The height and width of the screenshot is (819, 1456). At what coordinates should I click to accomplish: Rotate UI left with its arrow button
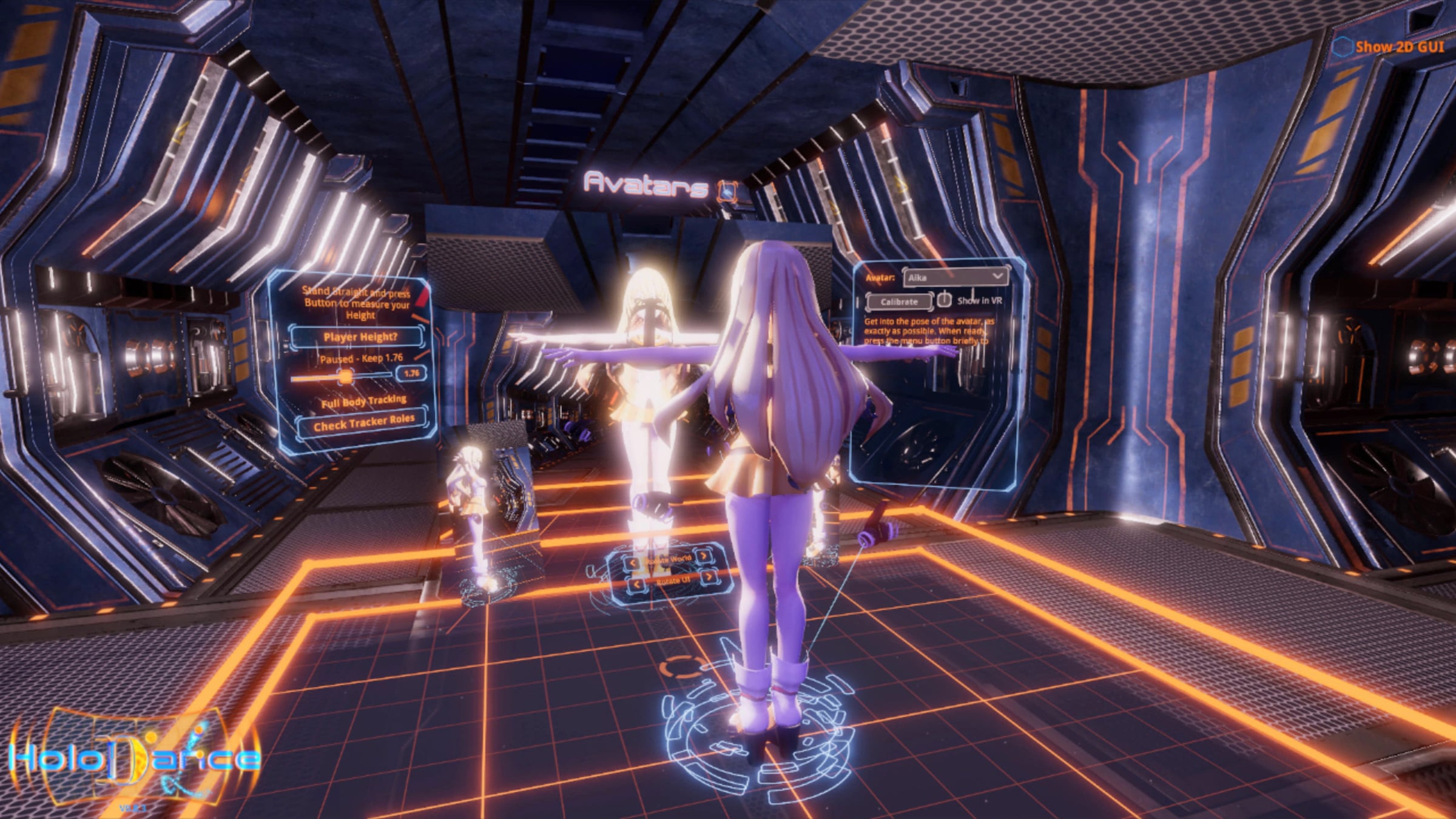coord(636,585)
